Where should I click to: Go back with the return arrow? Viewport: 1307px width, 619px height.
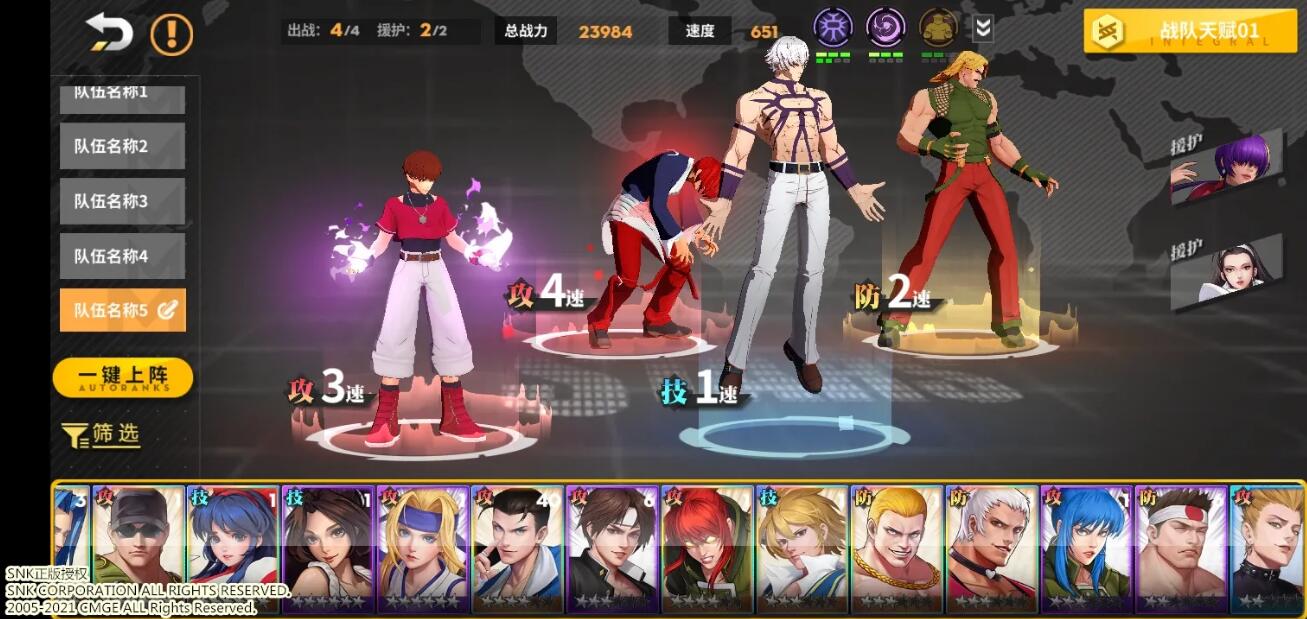(110, 33)
